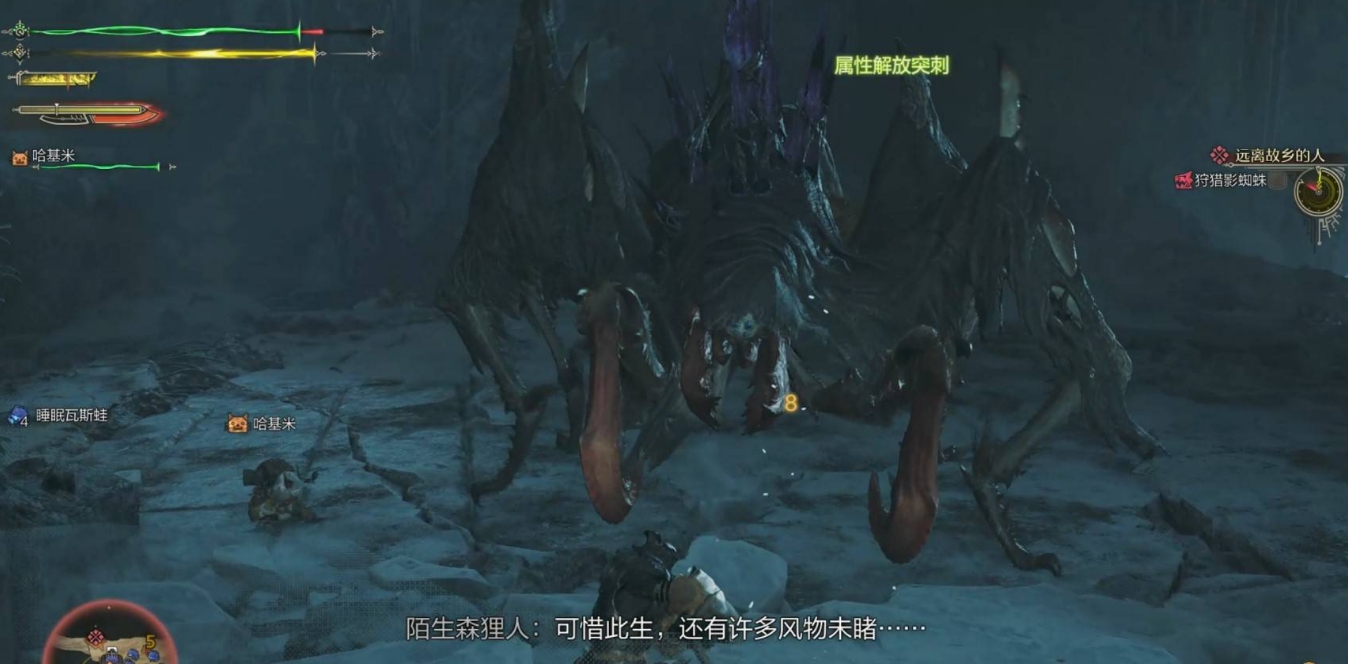The image size is (1348, 664).
Task: Select Palico 哈基米 in the party list
Action: click(x=52, y=156)
